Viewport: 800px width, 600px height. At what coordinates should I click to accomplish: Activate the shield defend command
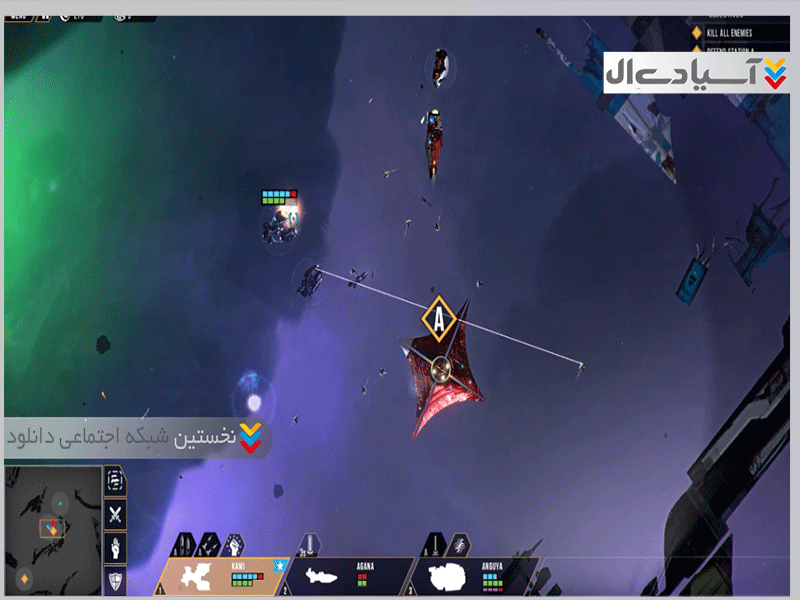point(116,582)
